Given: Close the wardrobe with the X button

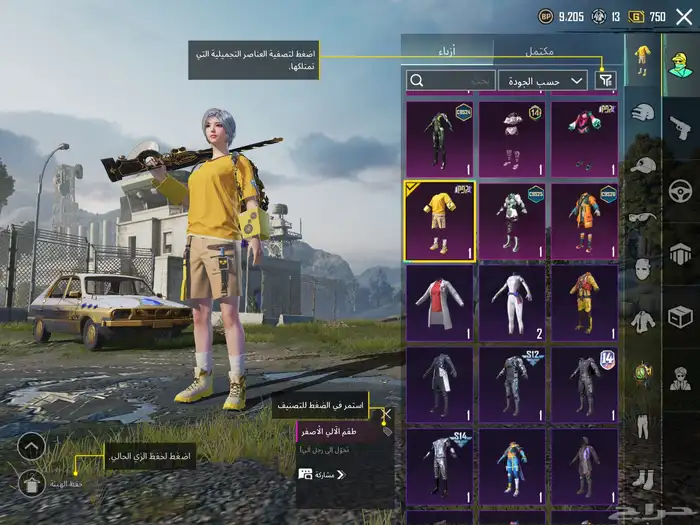Looking at the screenshot, I should (684, 16).
